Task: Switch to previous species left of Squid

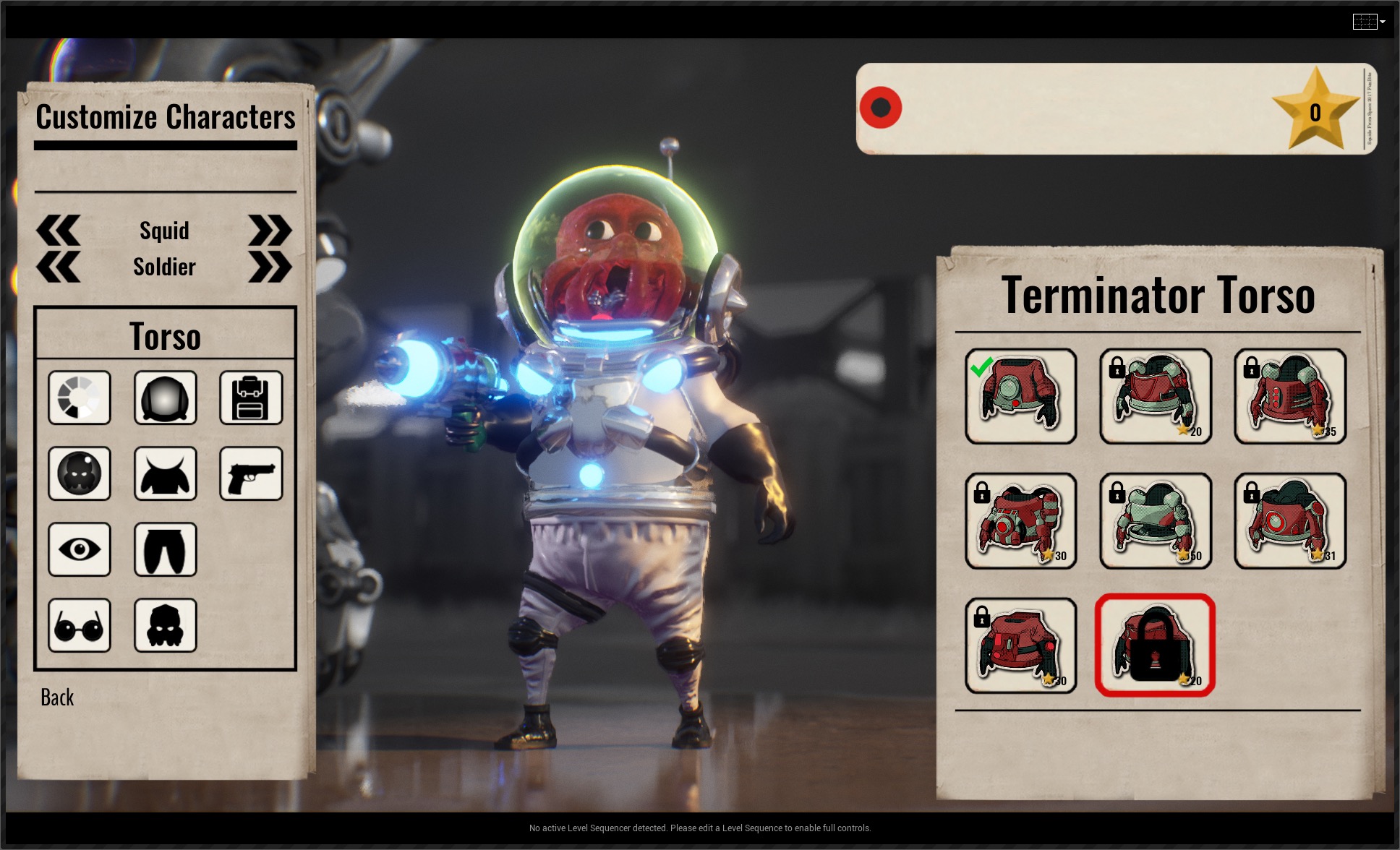Action: point(58,231)
